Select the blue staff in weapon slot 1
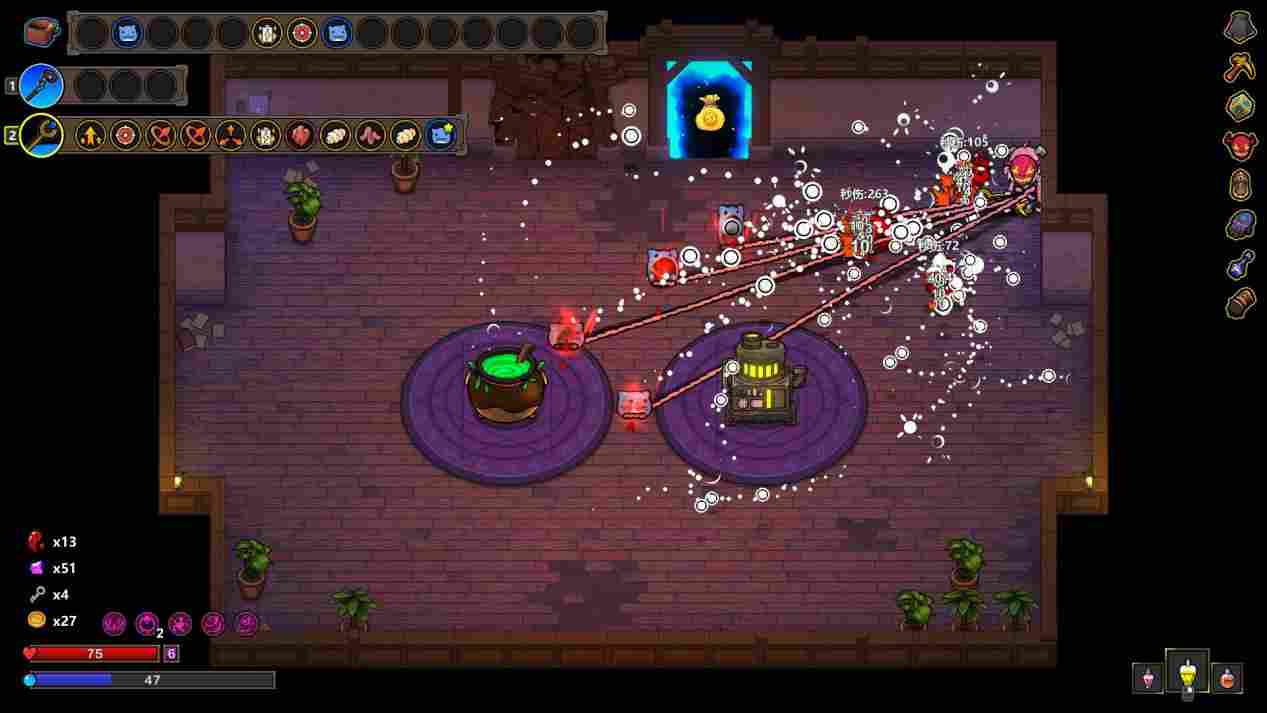 pos(41,86)
